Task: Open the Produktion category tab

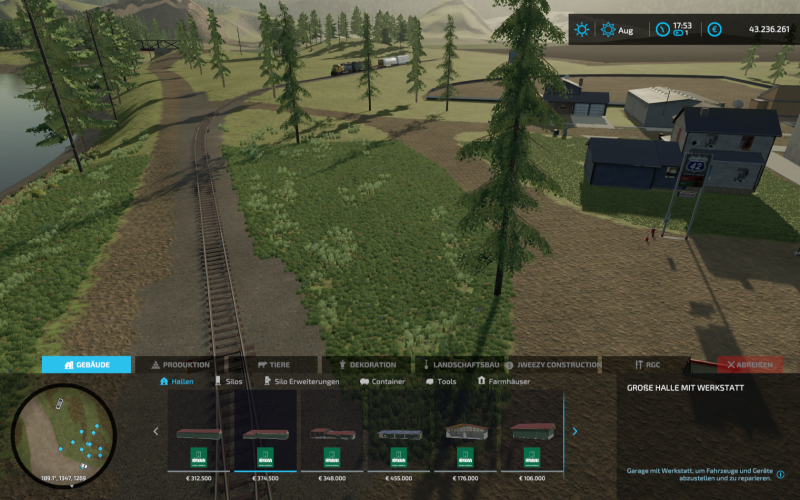Action: (181, 365)
